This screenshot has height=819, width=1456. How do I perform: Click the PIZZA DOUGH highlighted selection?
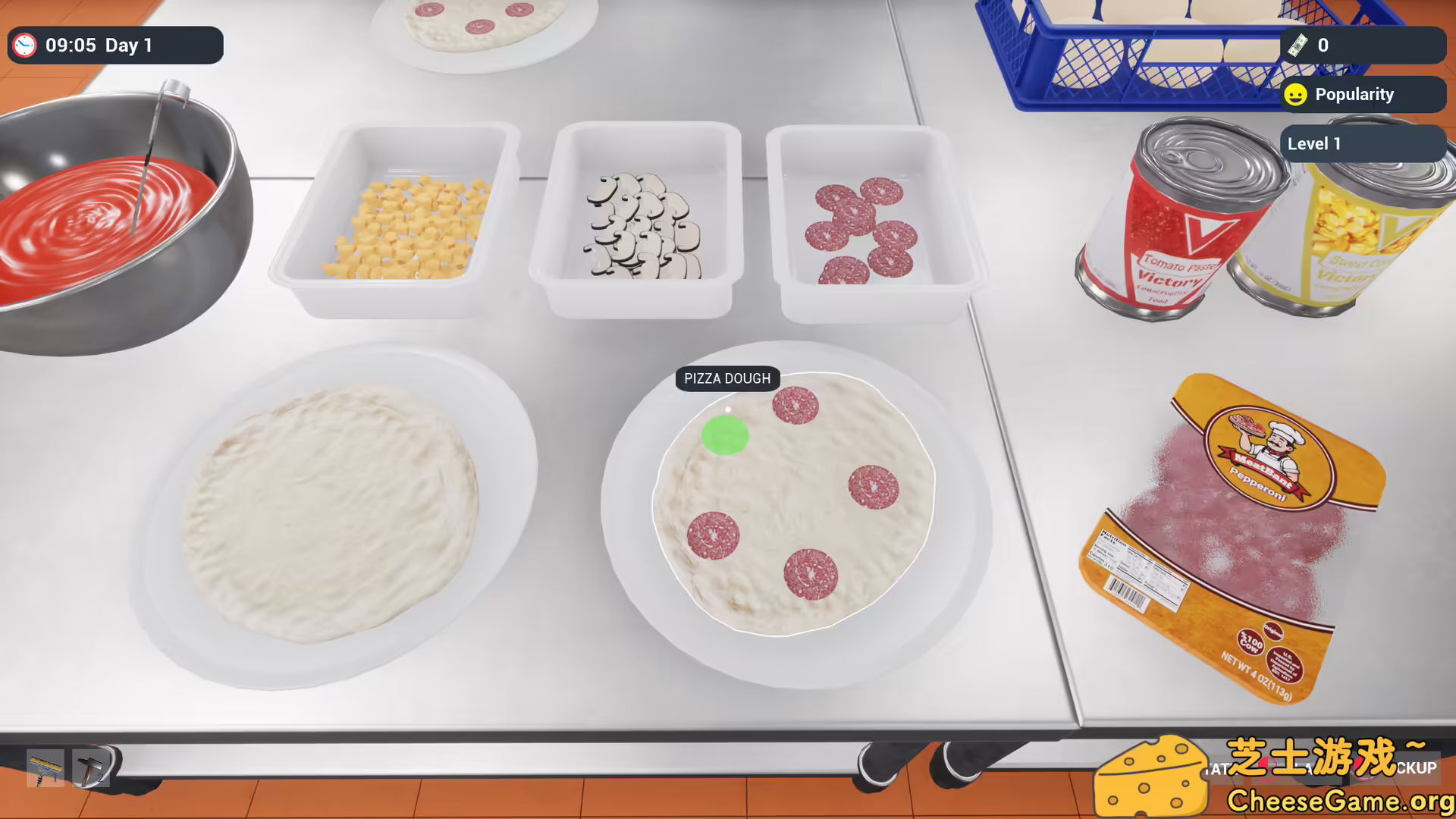click(726, 378)
